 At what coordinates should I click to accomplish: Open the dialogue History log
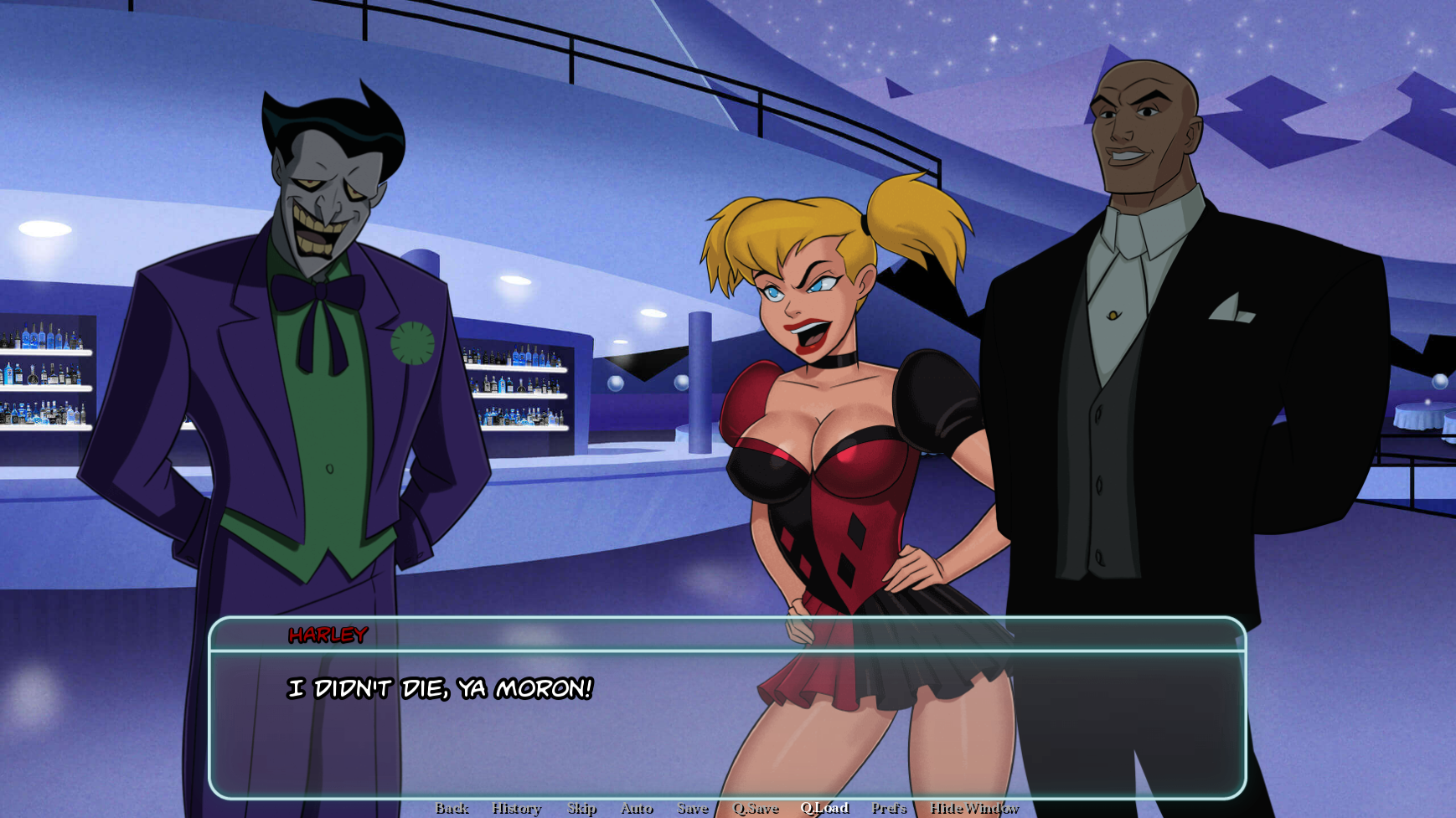(517, 808)
